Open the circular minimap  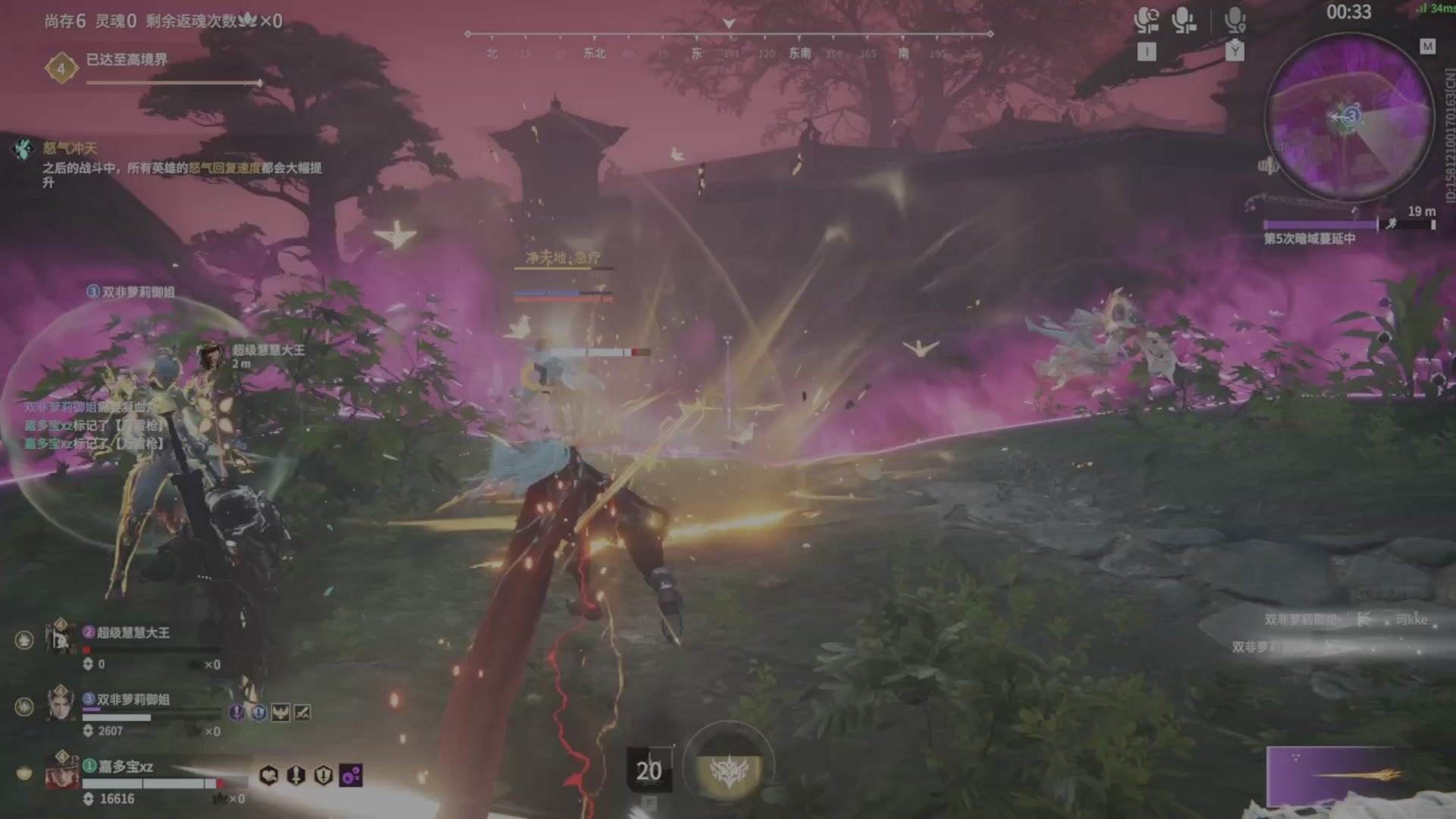(x=1348, y=118)
